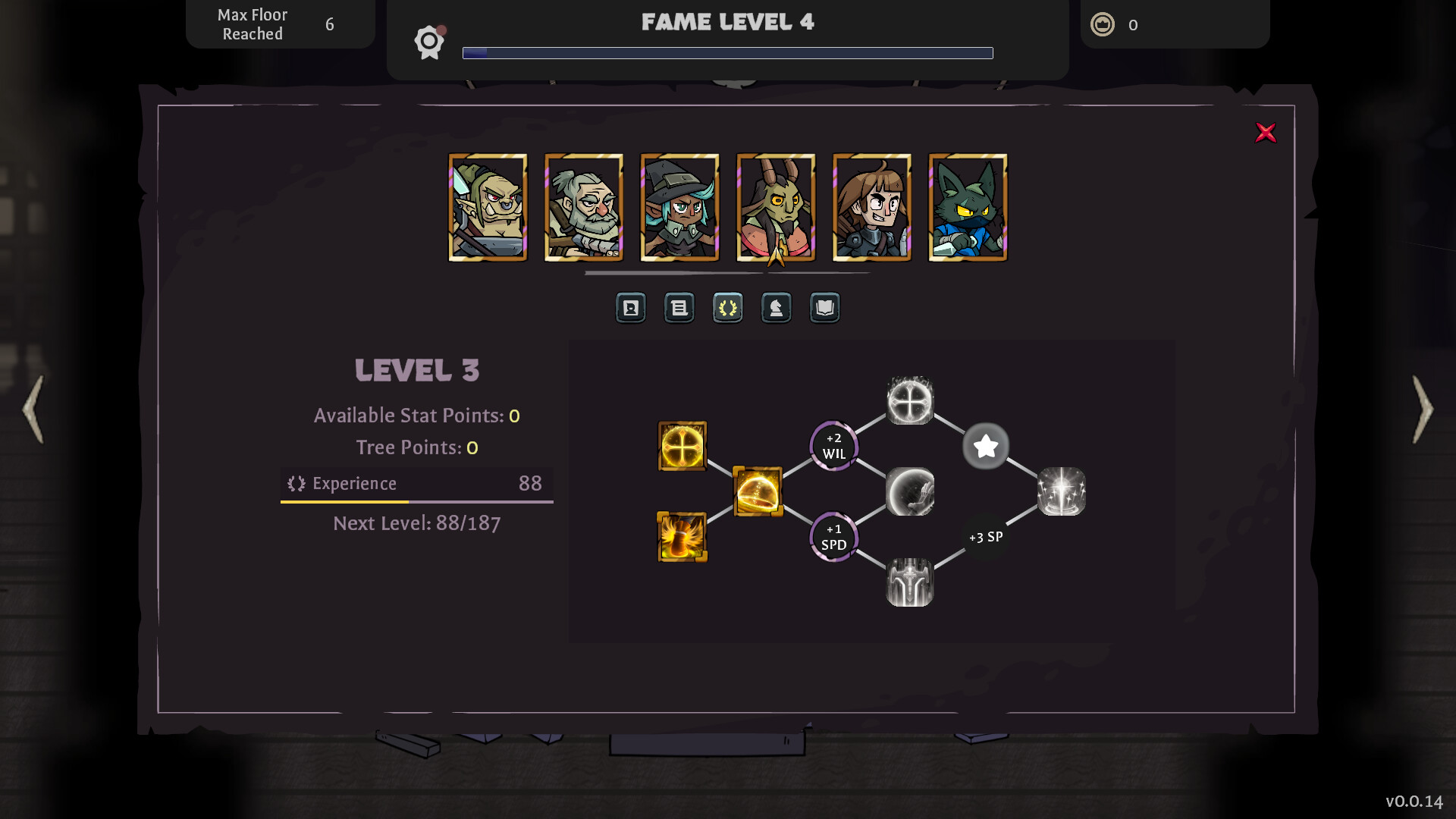Open the scroll/quest log icon
This screenshot has width=1456, height=819.
pyautogui.click(x=679, y=308)
